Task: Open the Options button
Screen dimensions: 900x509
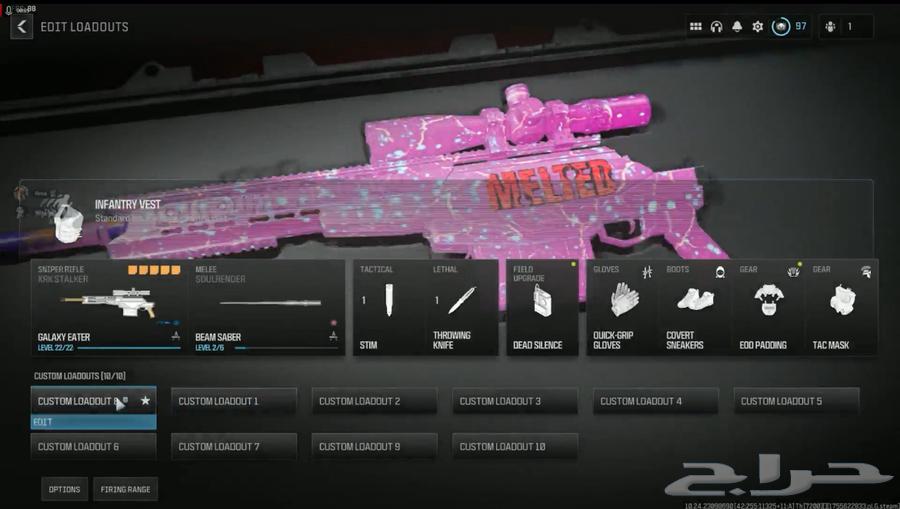Action: (x=64, y=489)
